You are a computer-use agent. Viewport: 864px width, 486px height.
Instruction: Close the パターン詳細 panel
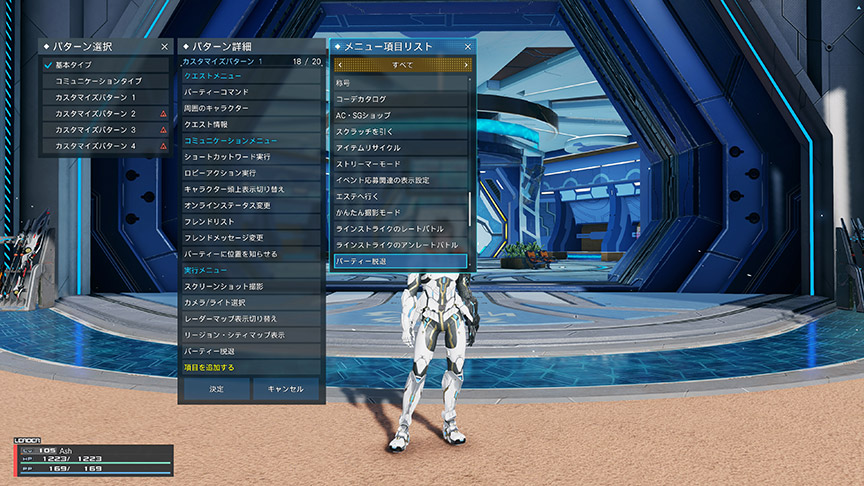point(316,46)
